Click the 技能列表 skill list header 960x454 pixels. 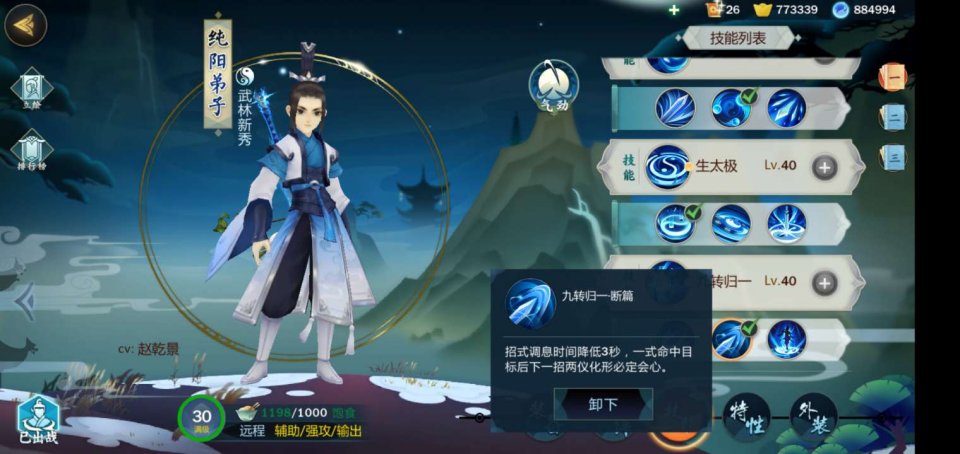coord(738,38)
